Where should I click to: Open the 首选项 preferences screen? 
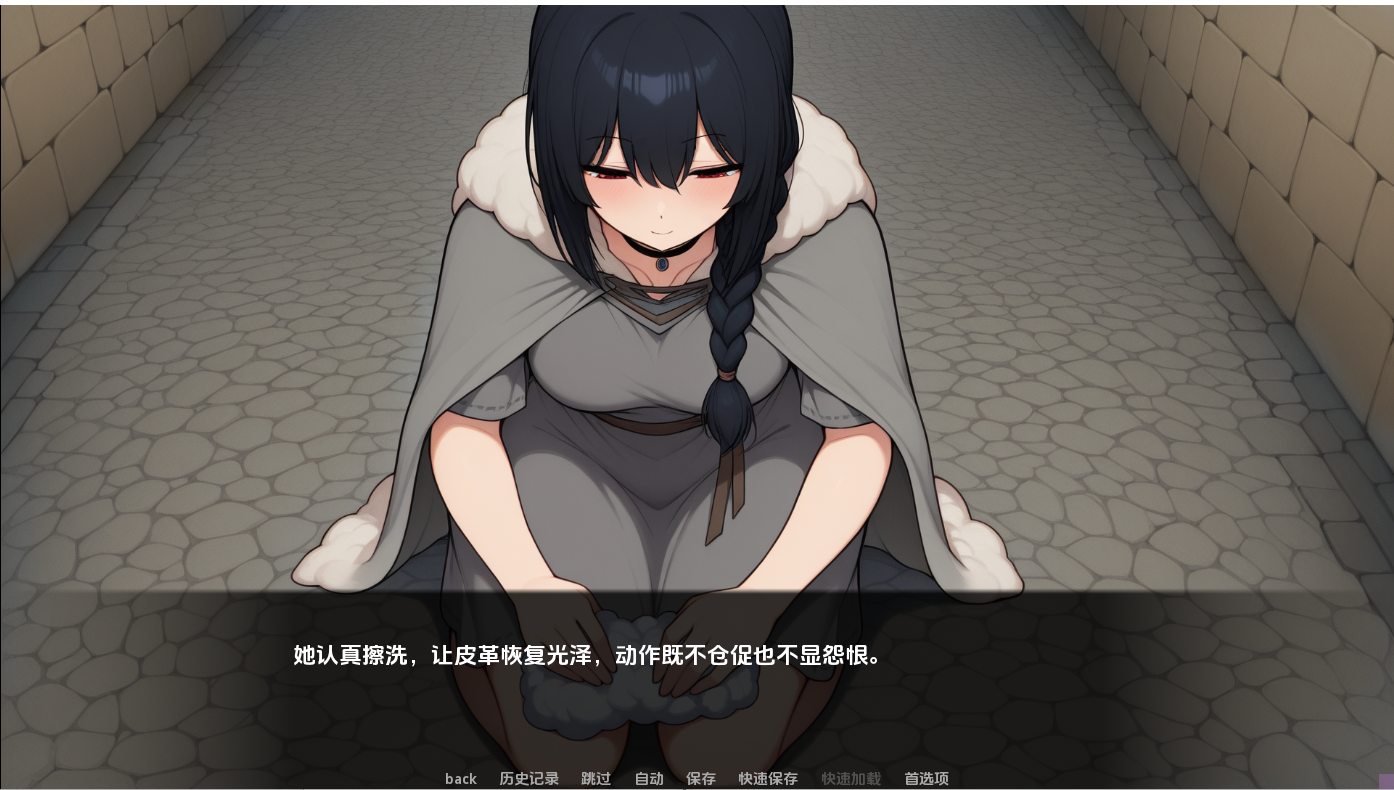[x=926, y=779]
